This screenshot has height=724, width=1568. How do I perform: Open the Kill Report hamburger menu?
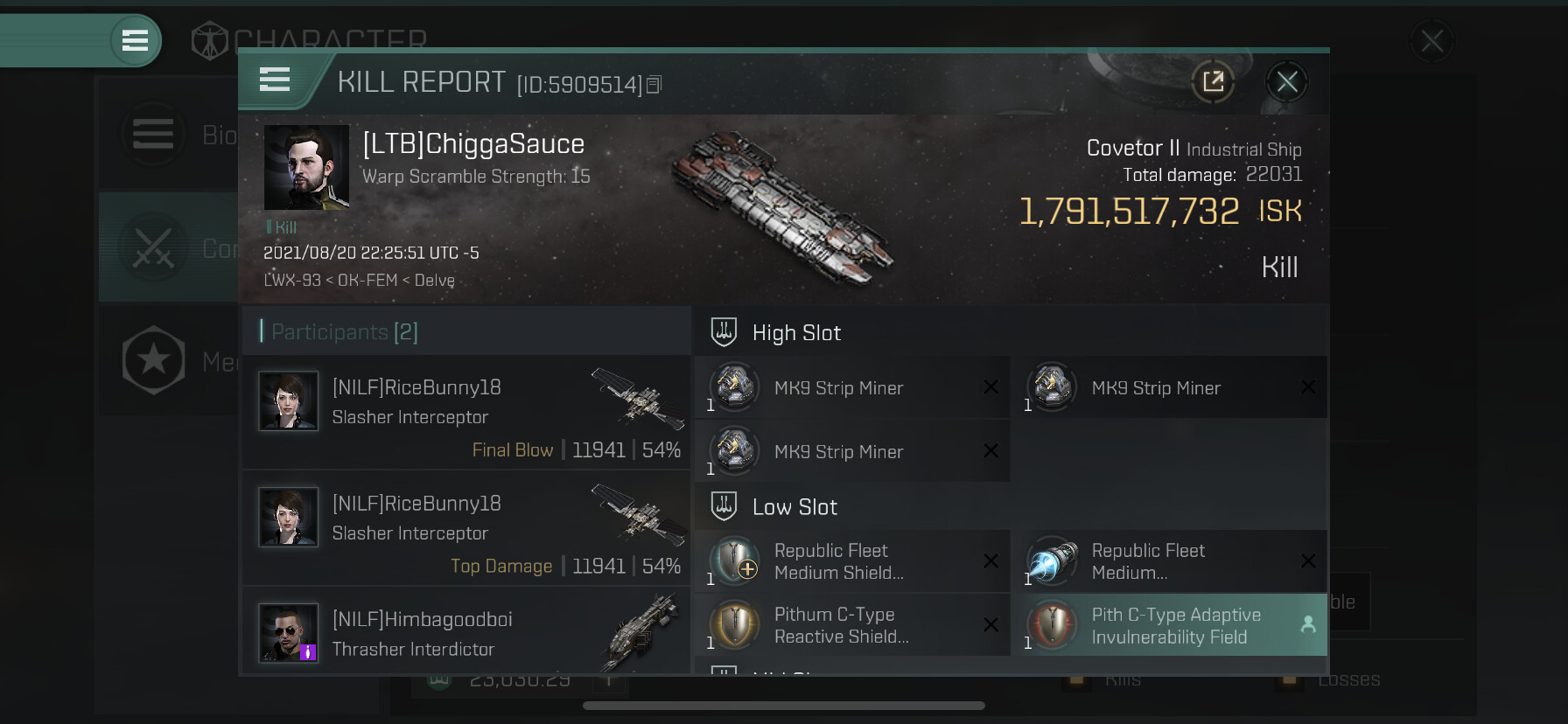pos(275,80)
